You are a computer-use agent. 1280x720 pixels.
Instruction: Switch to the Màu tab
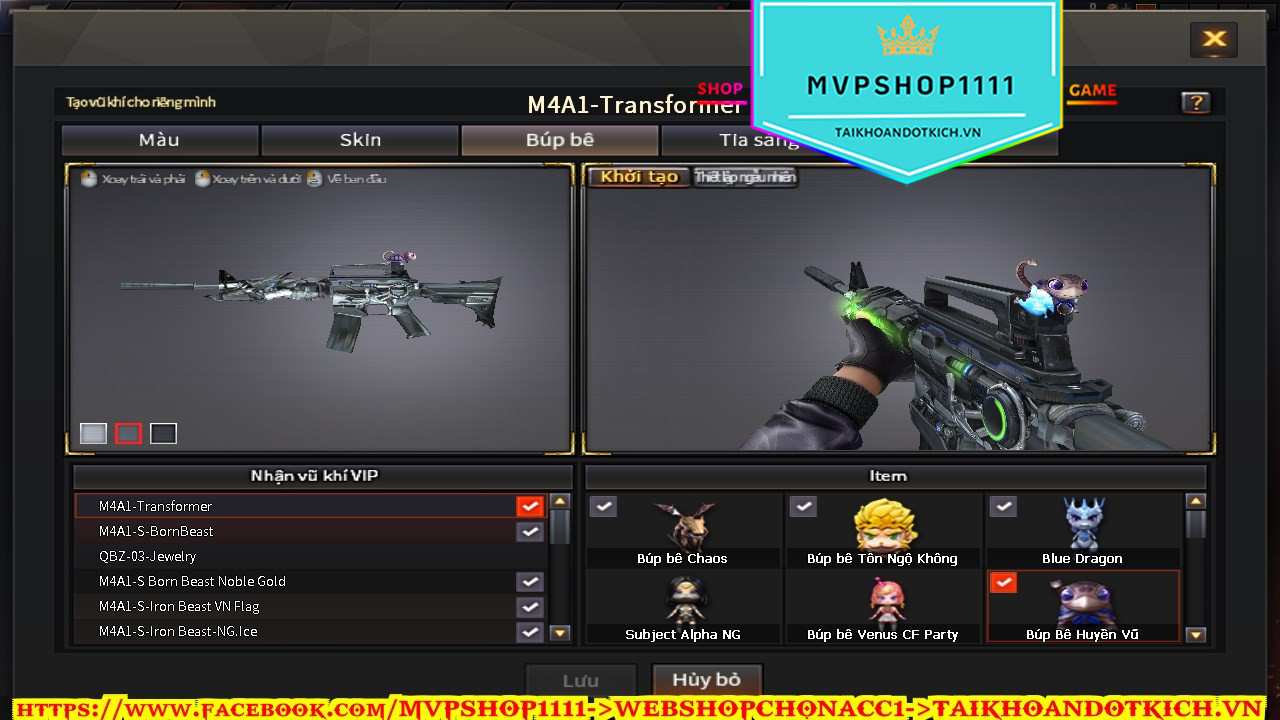[x=160, y=140]
